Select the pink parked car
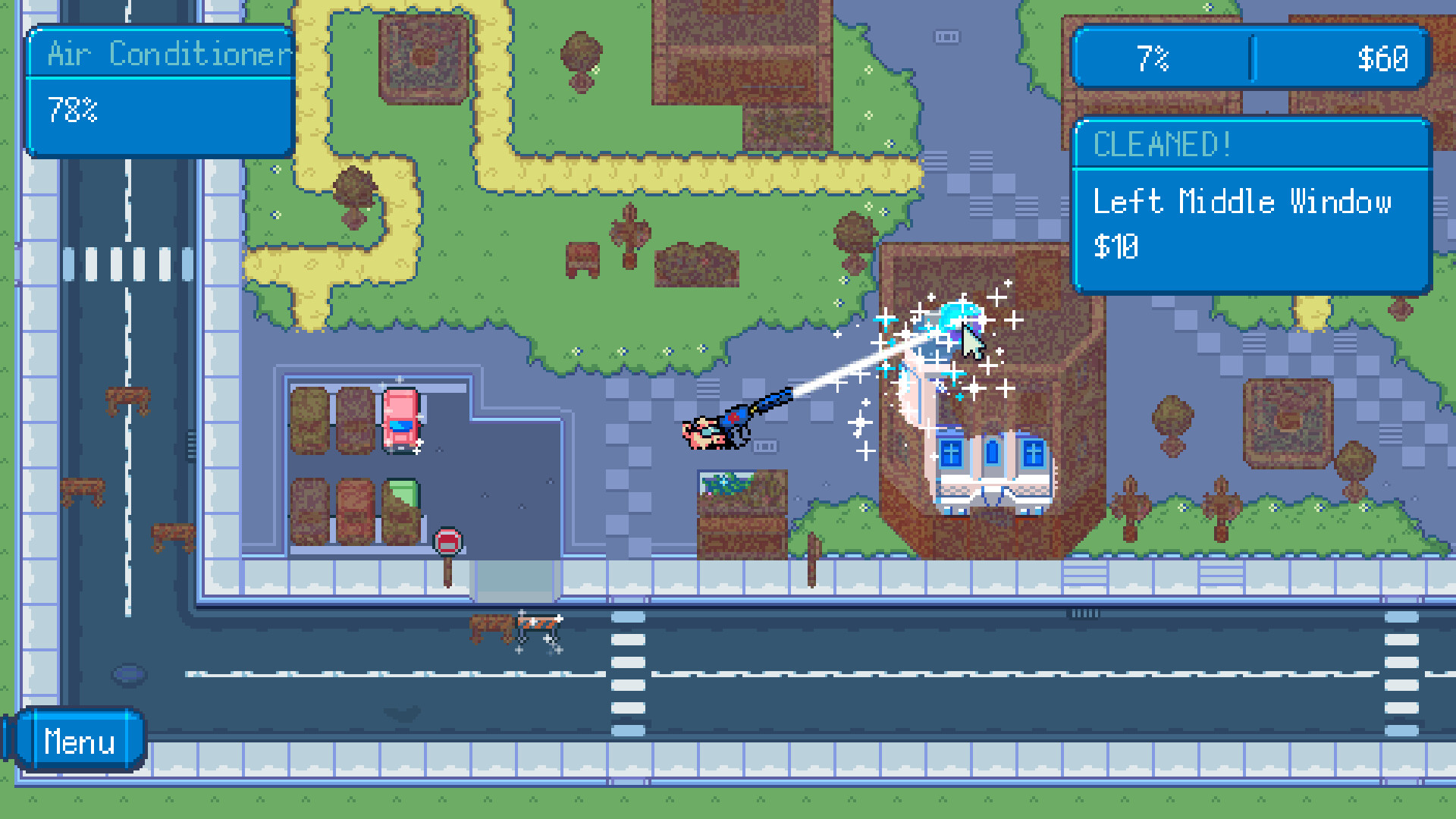1456x819 pixels. [x=400, y=421]
